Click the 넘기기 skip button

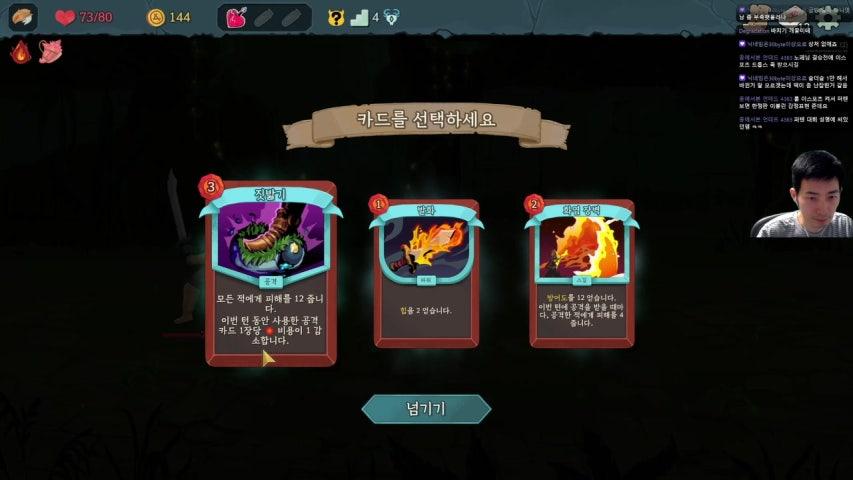pos(426,408)
